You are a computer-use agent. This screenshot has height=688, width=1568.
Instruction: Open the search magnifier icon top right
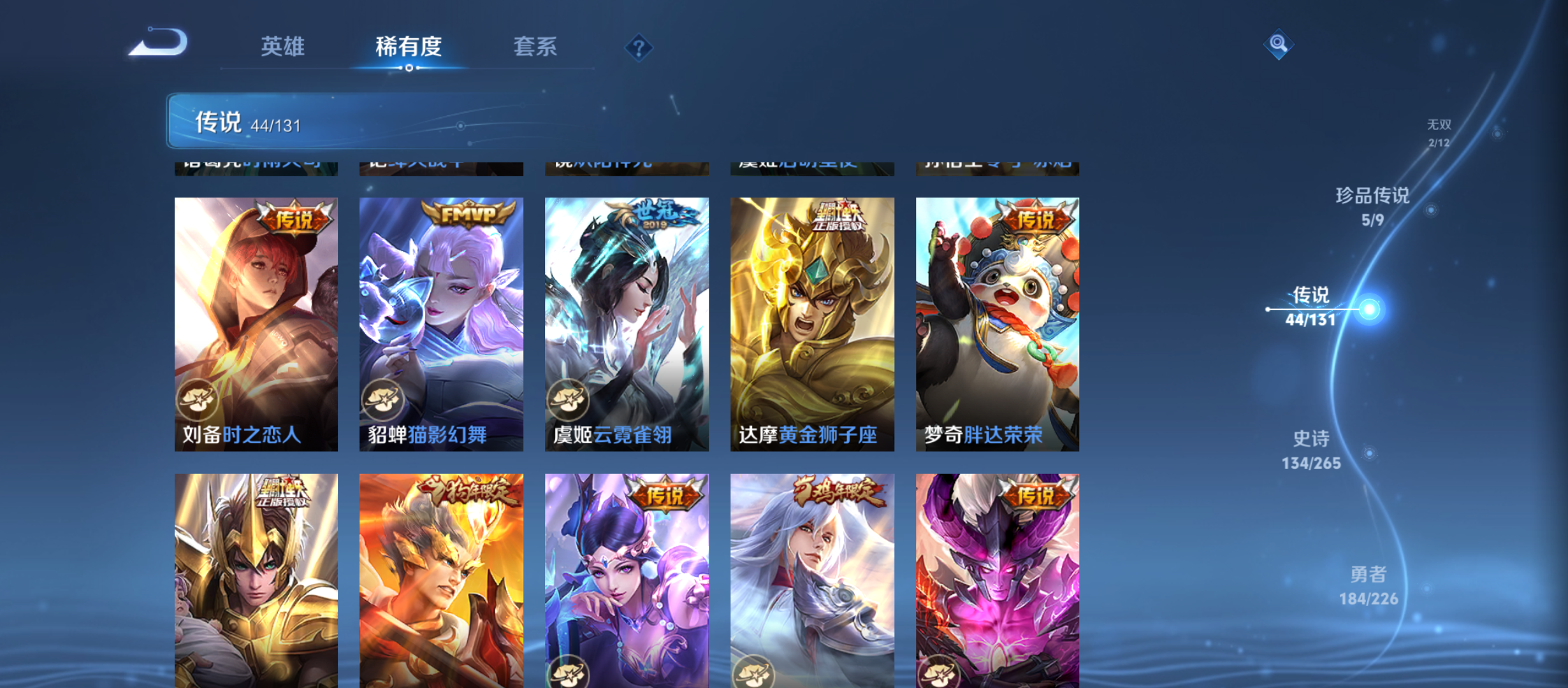pos(1279,43)
